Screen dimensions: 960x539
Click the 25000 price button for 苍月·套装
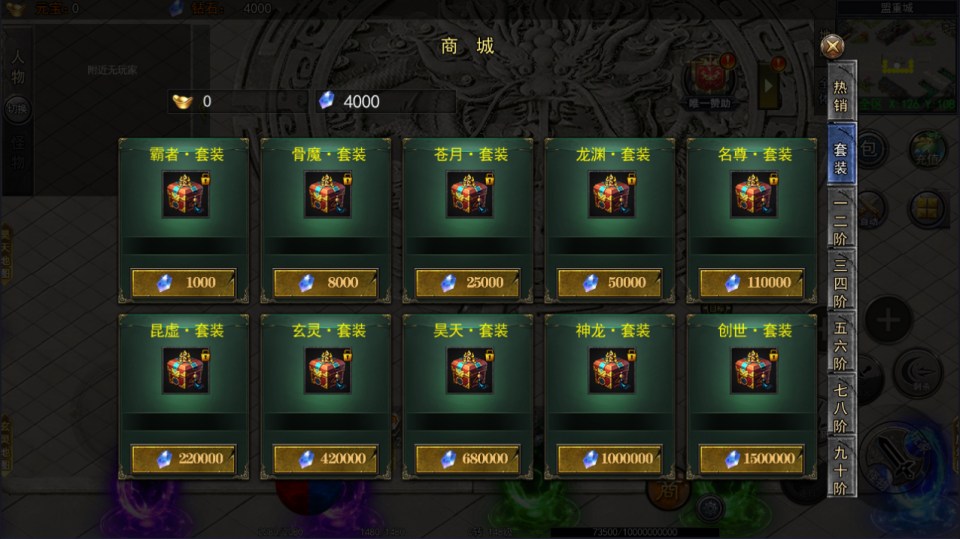pyautogui.click(x=468, y=283)
